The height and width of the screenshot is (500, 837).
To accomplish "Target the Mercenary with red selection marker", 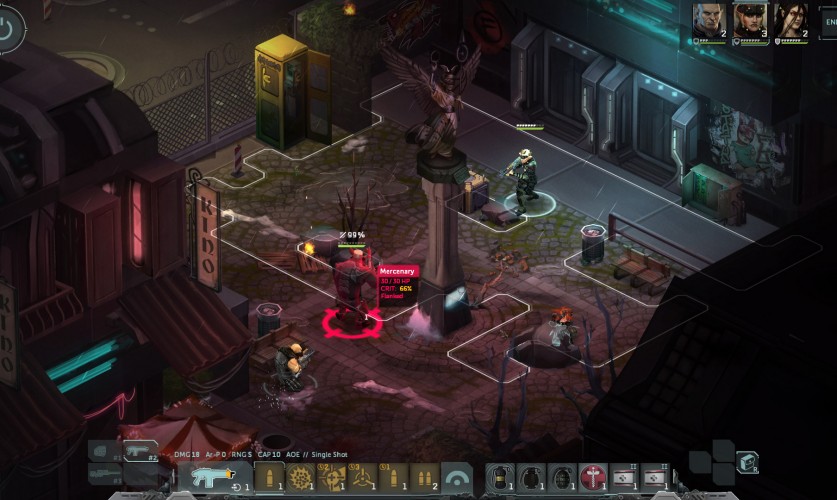I will coord(351,290).
